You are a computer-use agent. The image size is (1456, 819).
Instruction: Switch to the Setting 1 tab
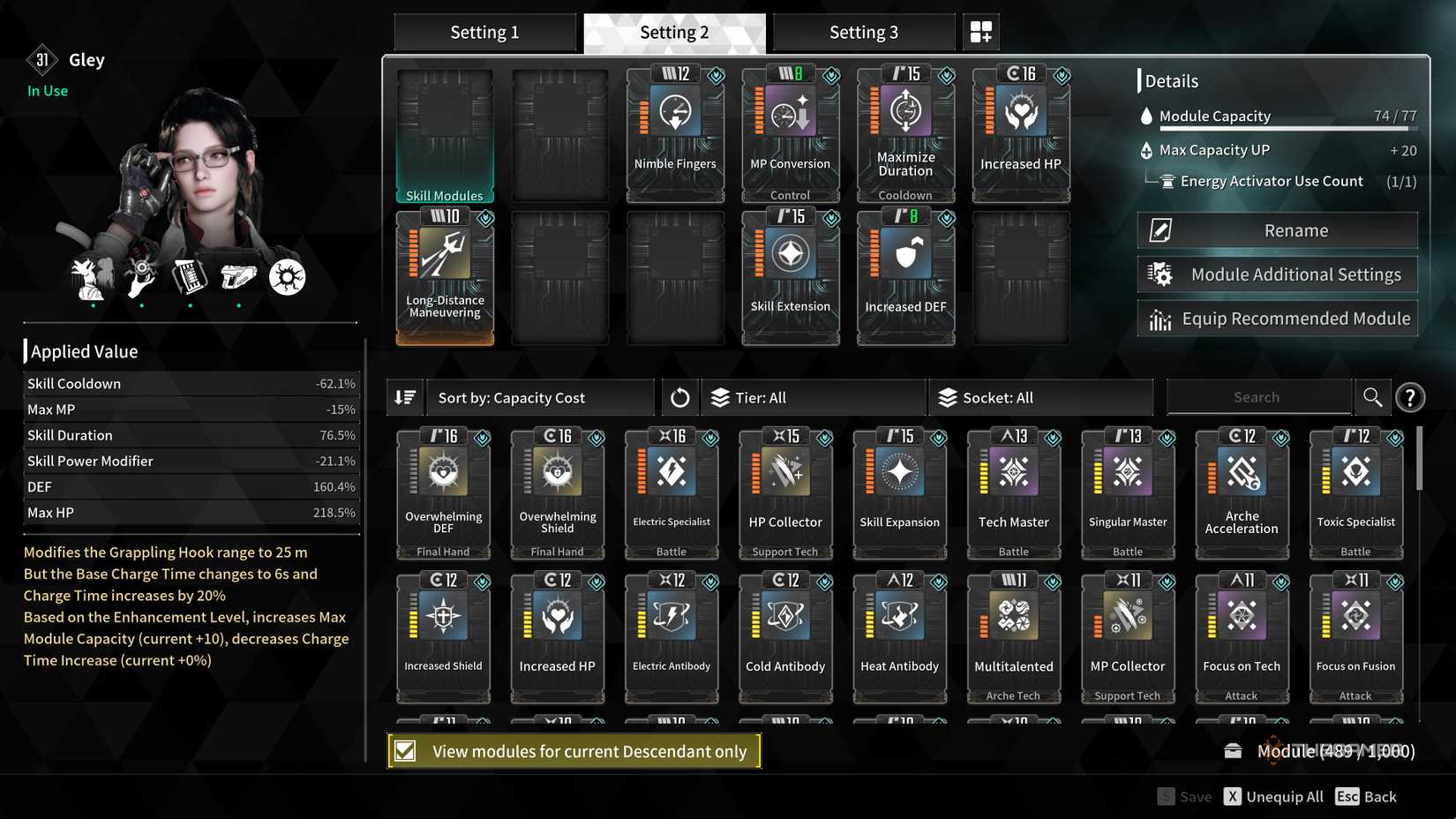[484, 31]
